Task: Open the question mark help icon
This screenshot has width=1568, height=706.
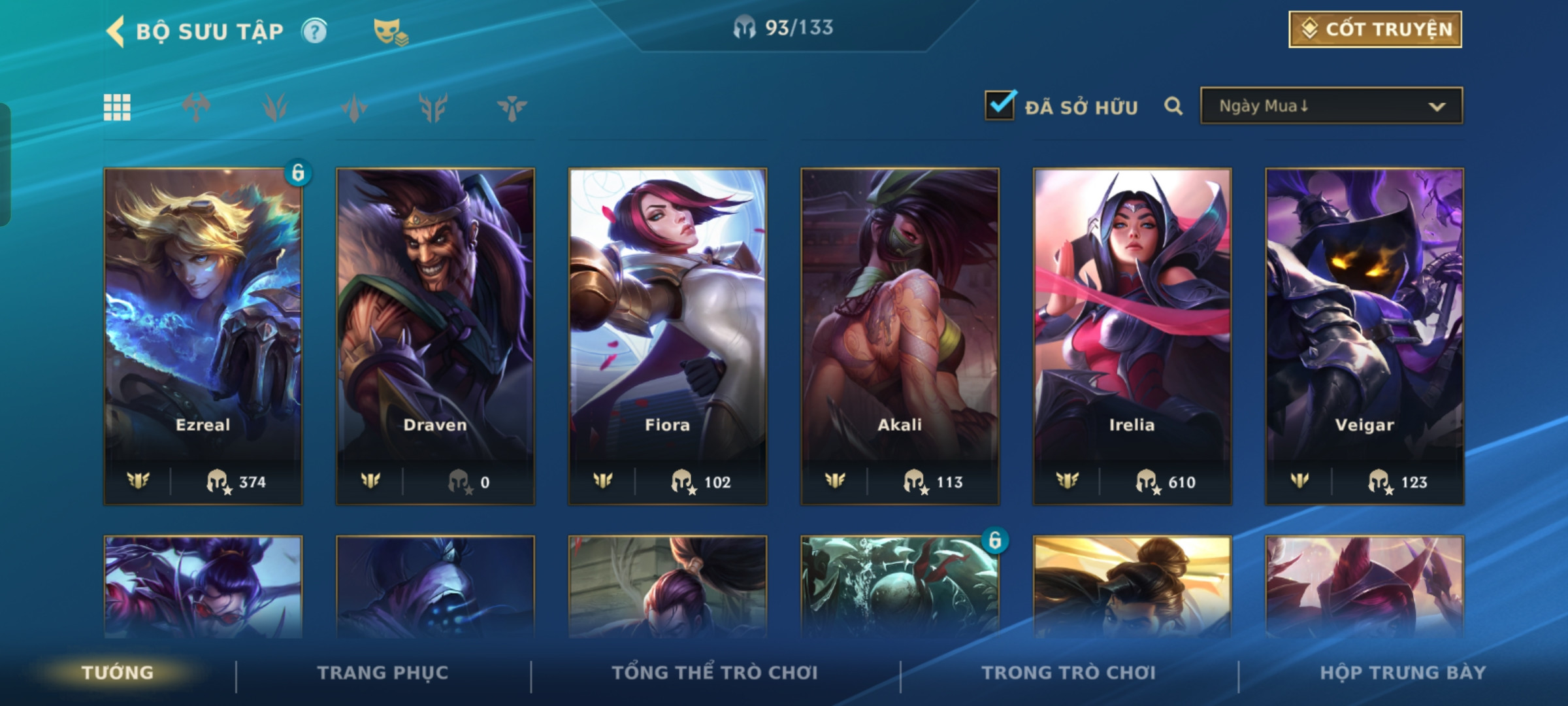Action: [x=314, y=31]
